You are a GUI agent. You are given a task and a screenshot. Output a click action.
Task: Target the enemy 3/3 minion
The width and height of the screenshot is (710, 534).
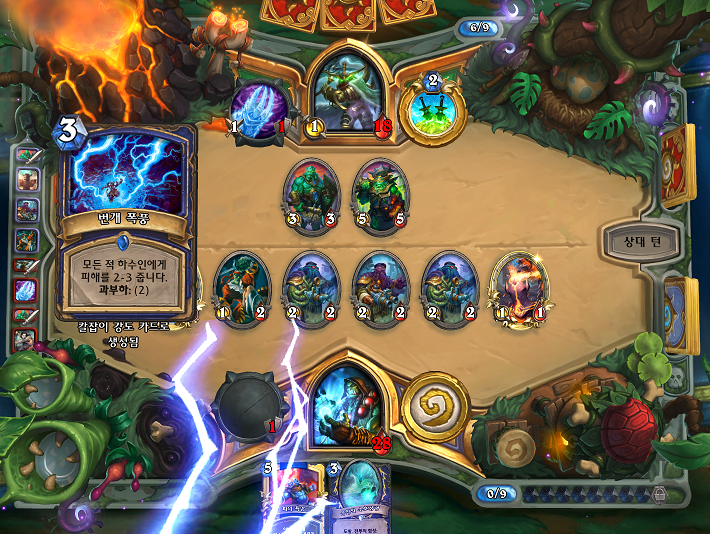(x=311, y=195)
